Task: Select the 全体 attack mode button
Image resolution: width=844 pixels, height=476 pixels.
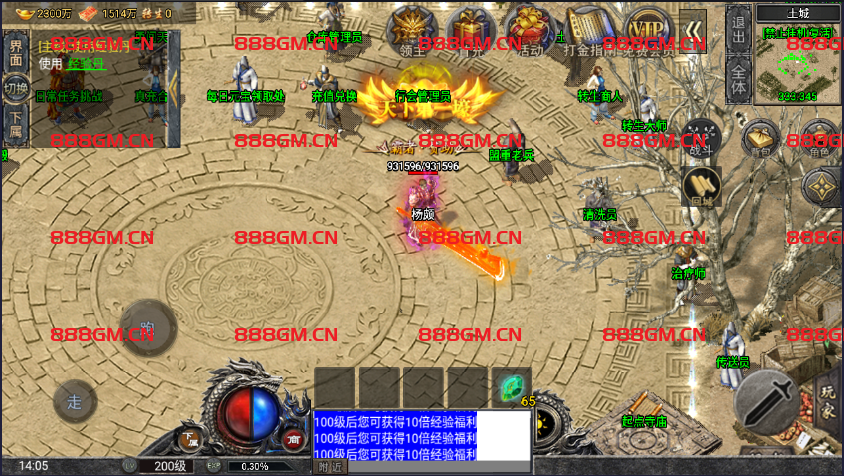Action: (x=738, y=78)
